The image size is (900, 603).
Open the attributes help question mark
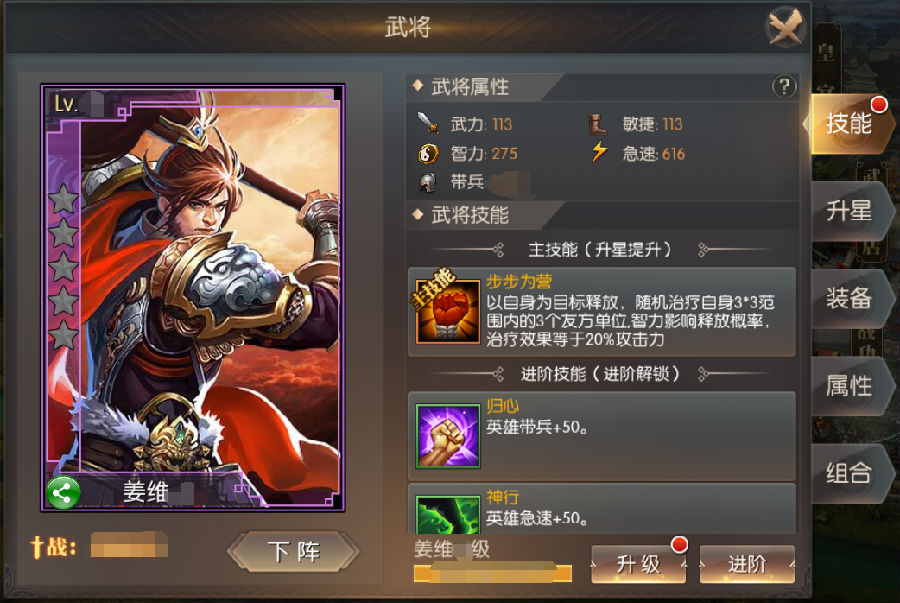pyautogui.click(x=784, y=87)
